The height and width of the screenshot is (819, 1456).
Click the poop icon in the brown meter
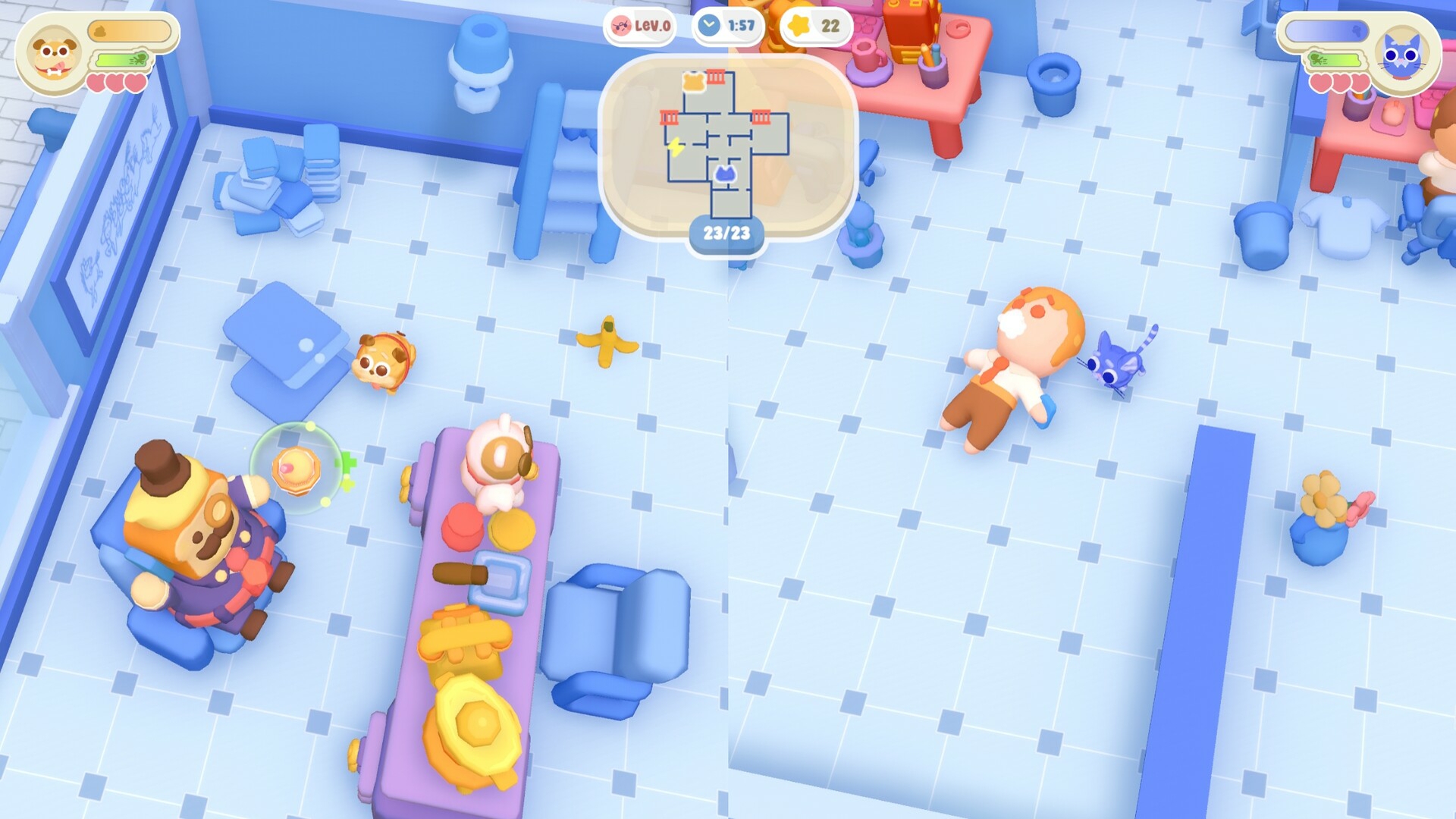tap(100, 31)
